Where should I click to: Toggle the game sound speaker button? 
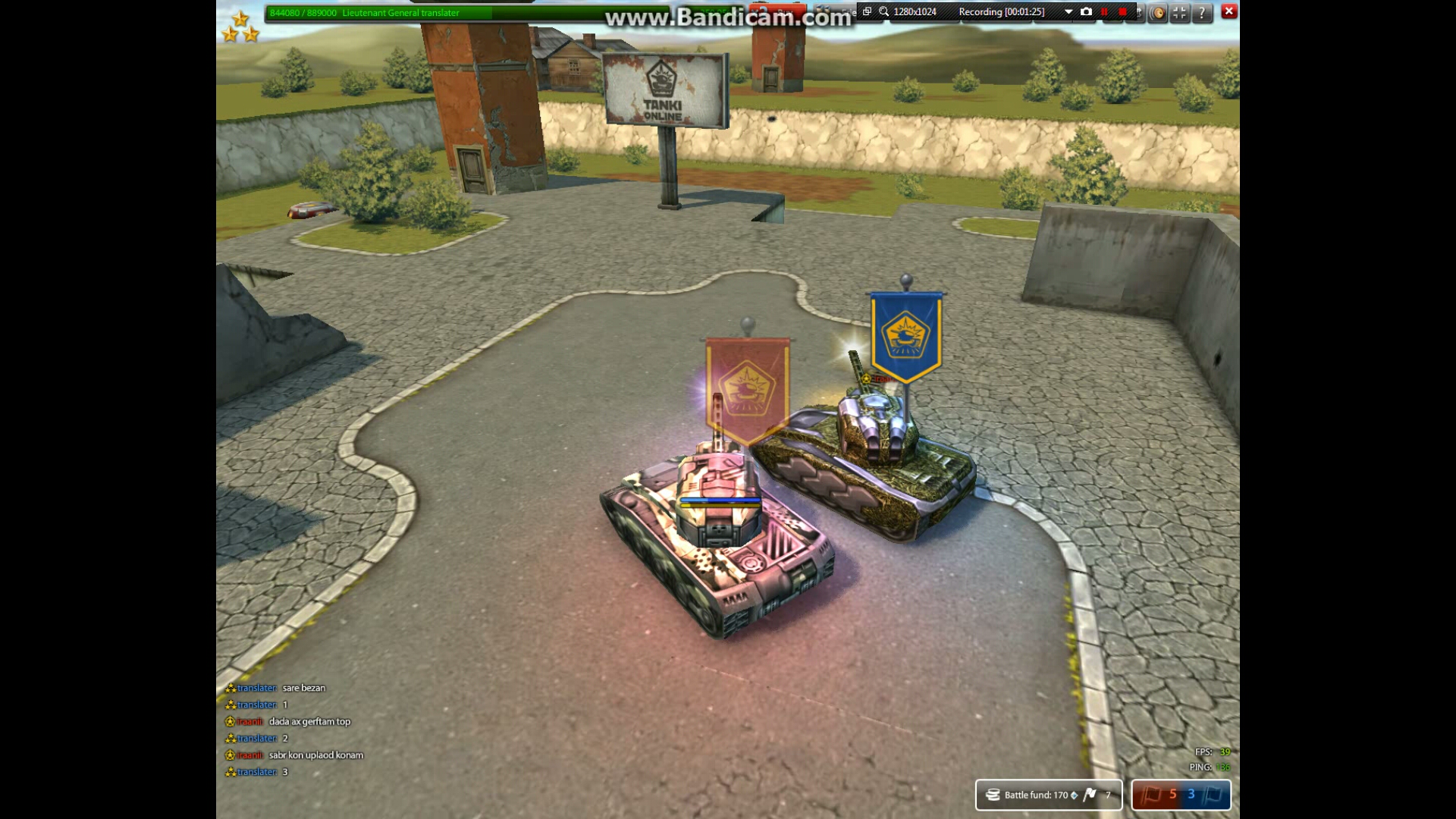point(1157,12)
